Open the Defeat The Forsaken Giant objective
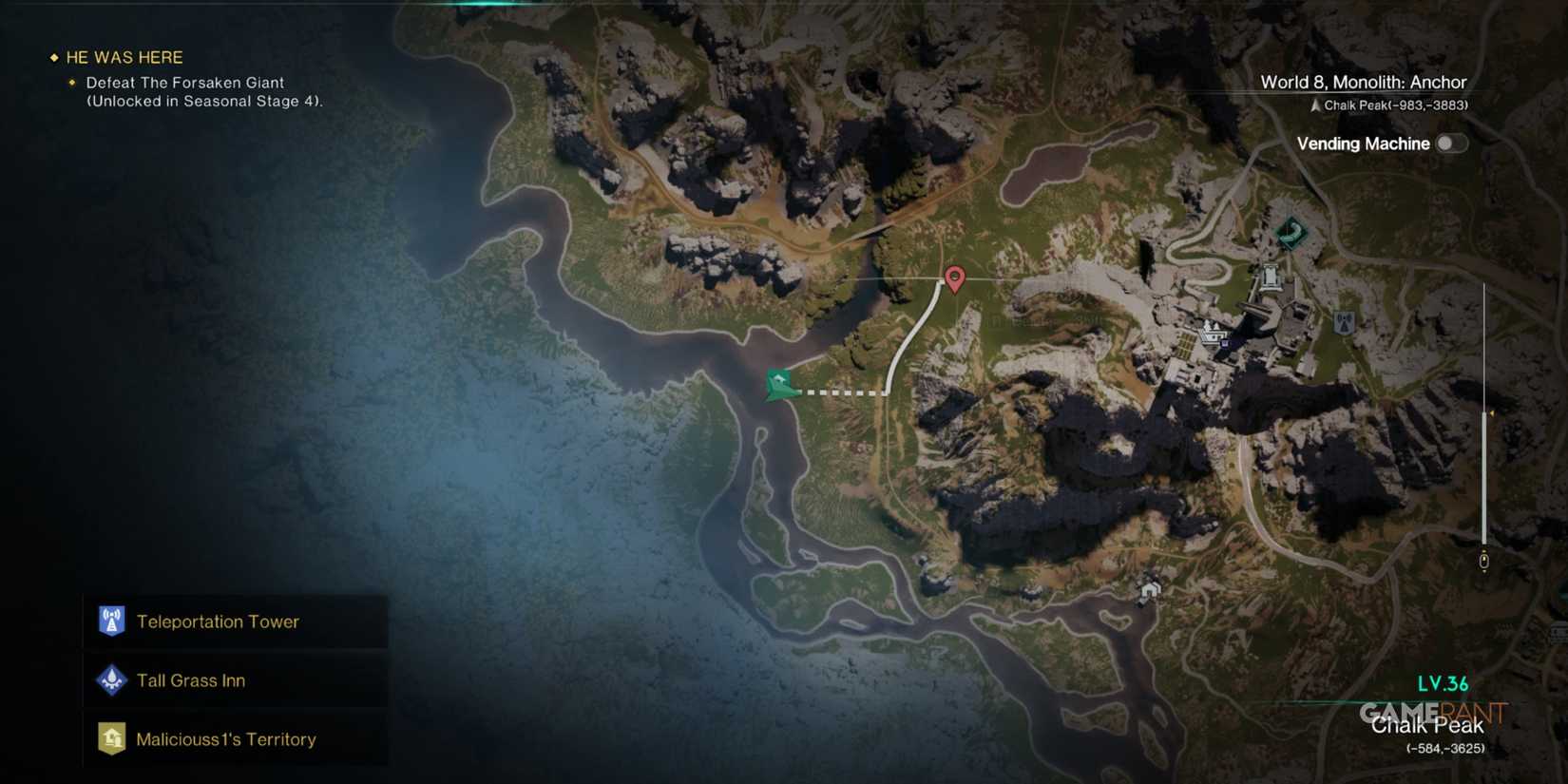The image size is (1568, 784). coord(182,83)
